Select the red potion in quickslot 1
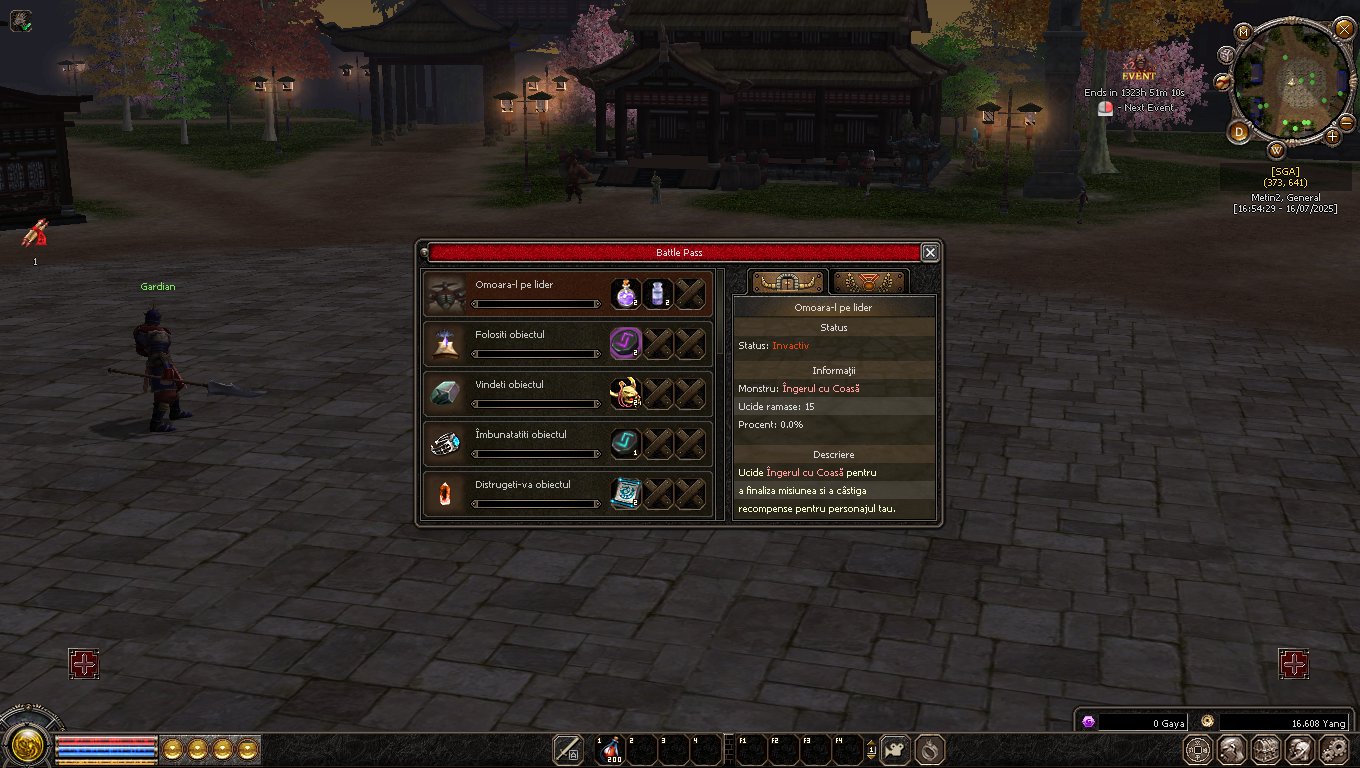 [x=609, y=749]
